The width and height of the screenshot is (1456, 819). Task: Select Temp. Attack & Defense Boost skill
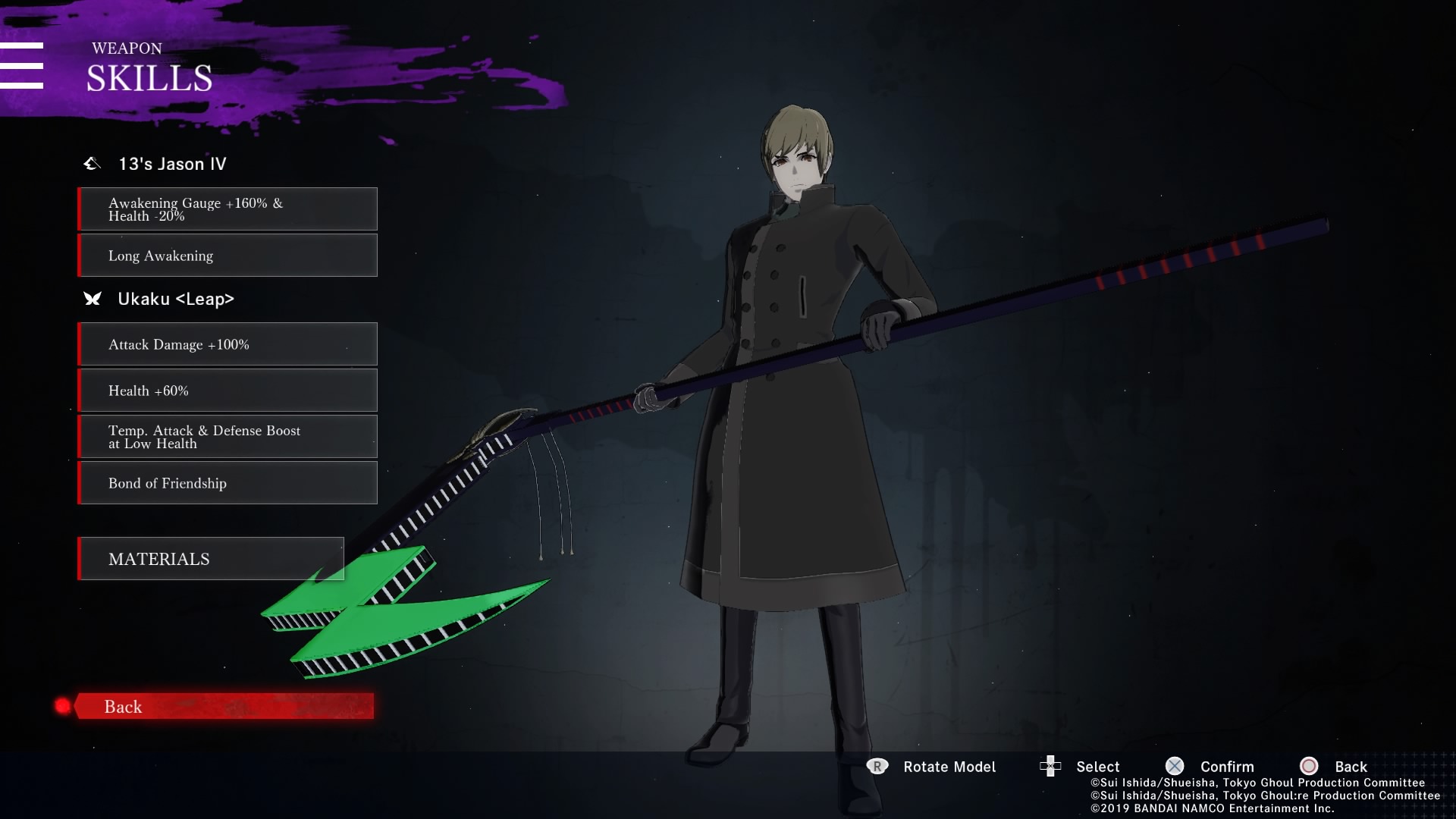(227, 437)
